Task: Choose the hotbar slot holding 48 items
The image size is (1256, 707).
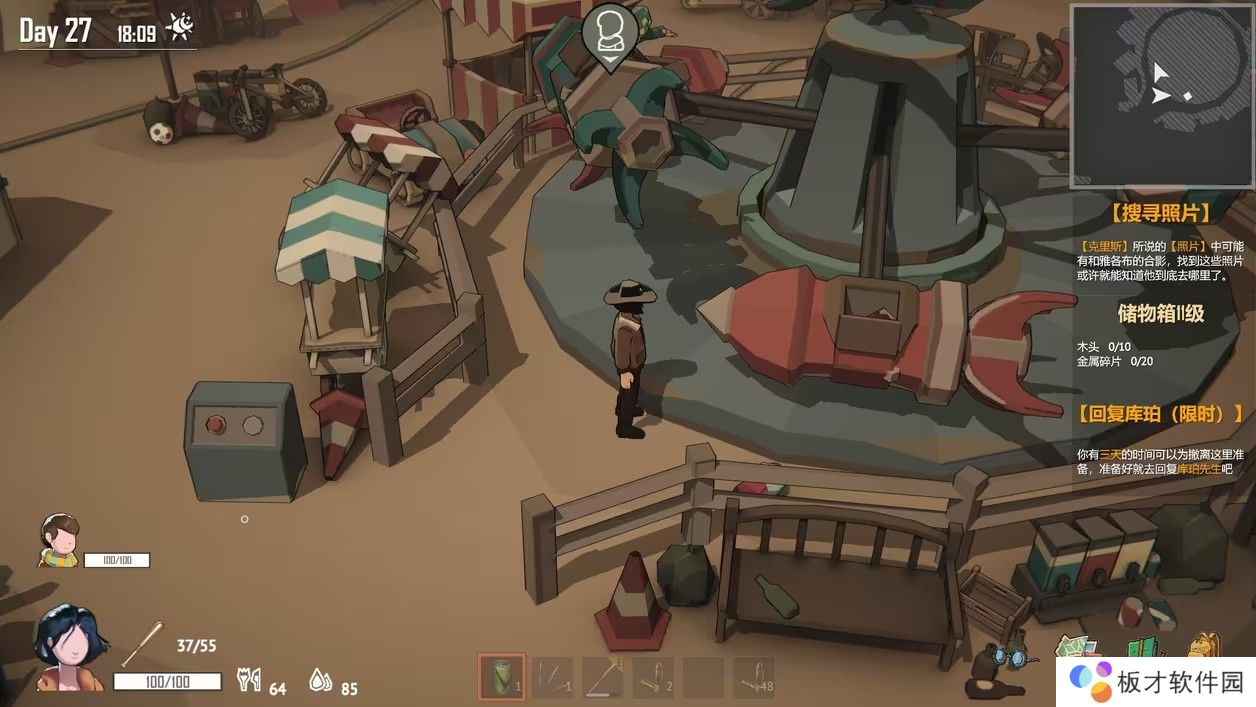Action: pyautogui.click(x=754, y=677)
